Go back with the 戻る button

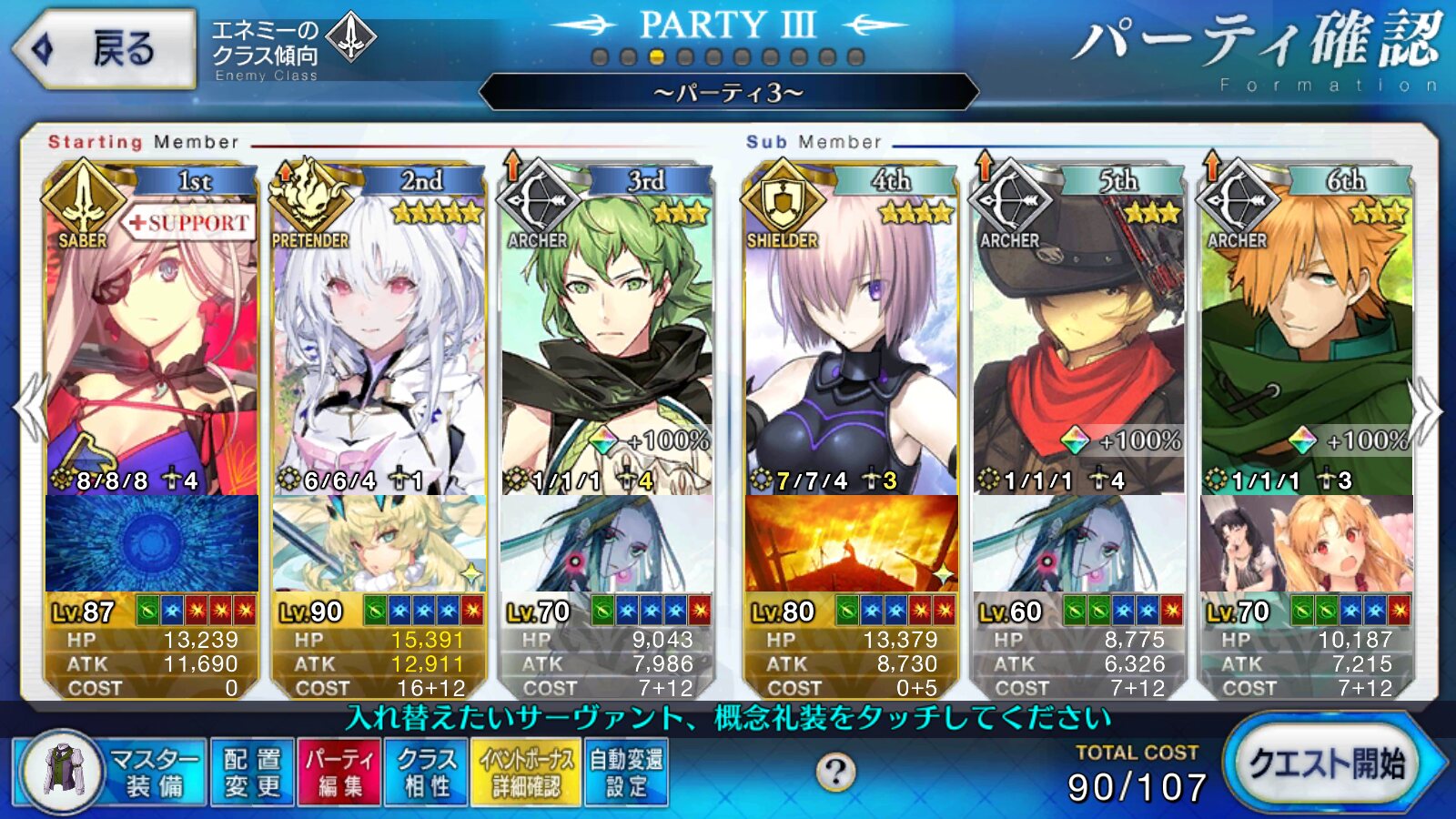point(105,49)
